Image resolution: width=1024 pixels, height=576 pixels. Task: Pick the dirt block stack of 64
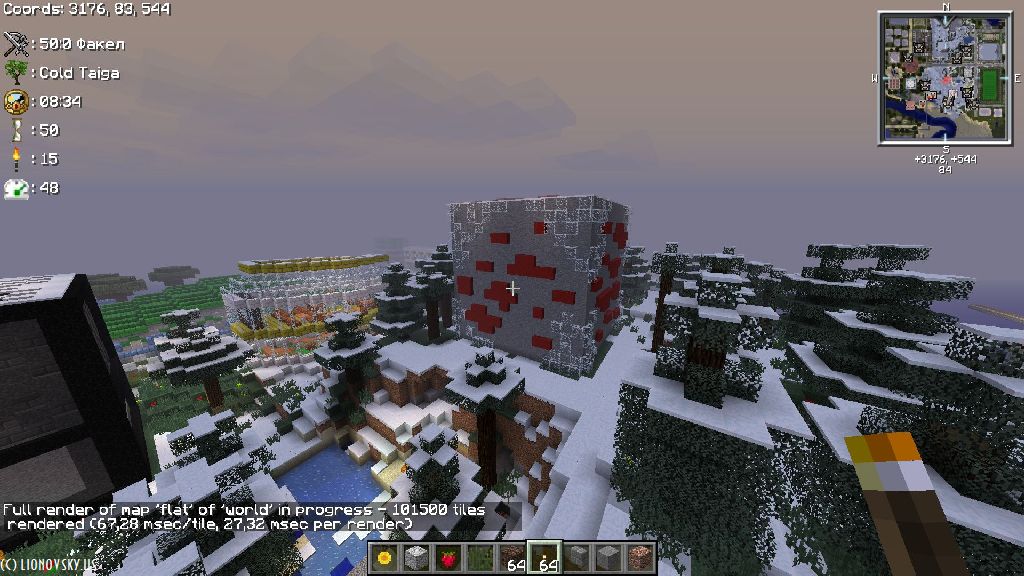[512, 558]
